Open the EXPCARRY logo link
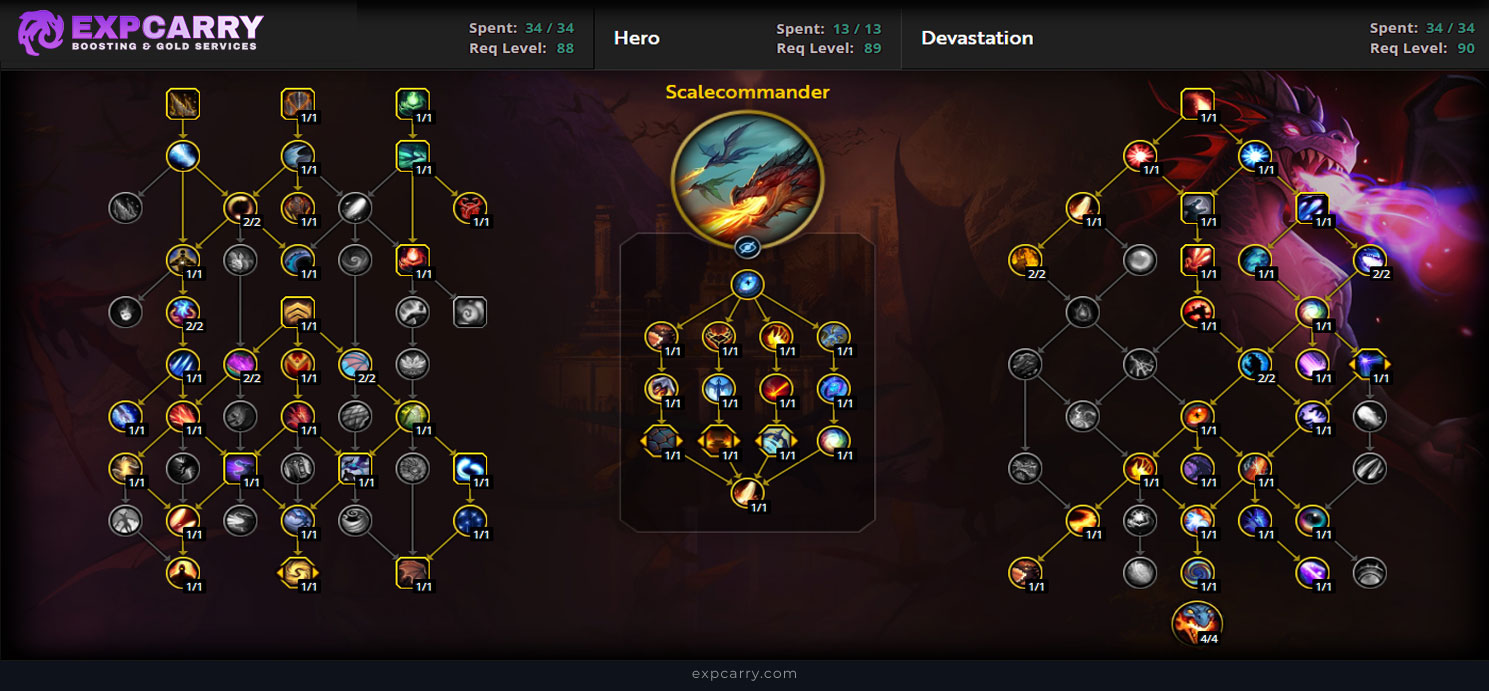 (x=140, y=32)
